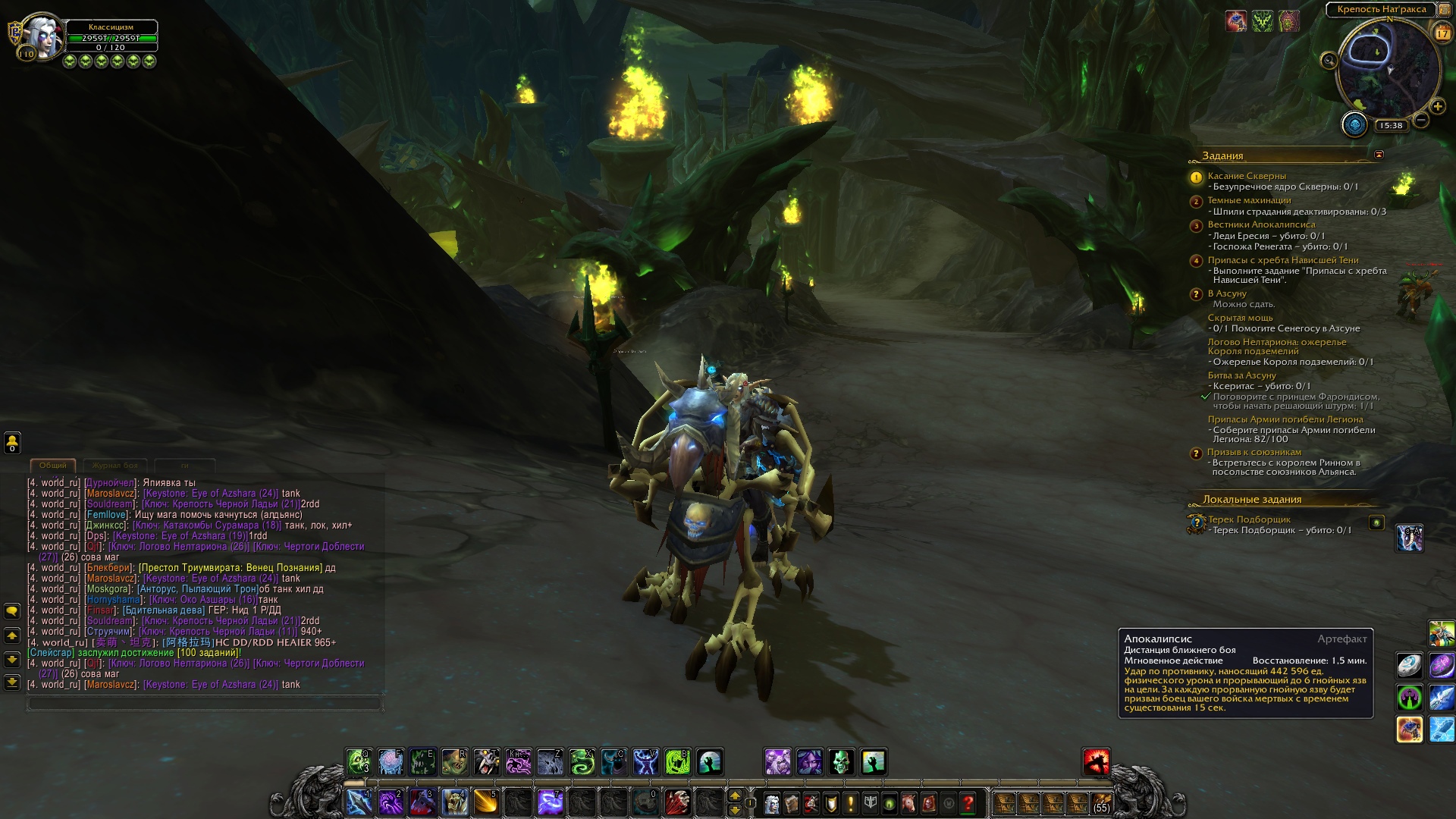Collapse the Задания quest tracker
1456x819 pixels.
point(1379,155)
